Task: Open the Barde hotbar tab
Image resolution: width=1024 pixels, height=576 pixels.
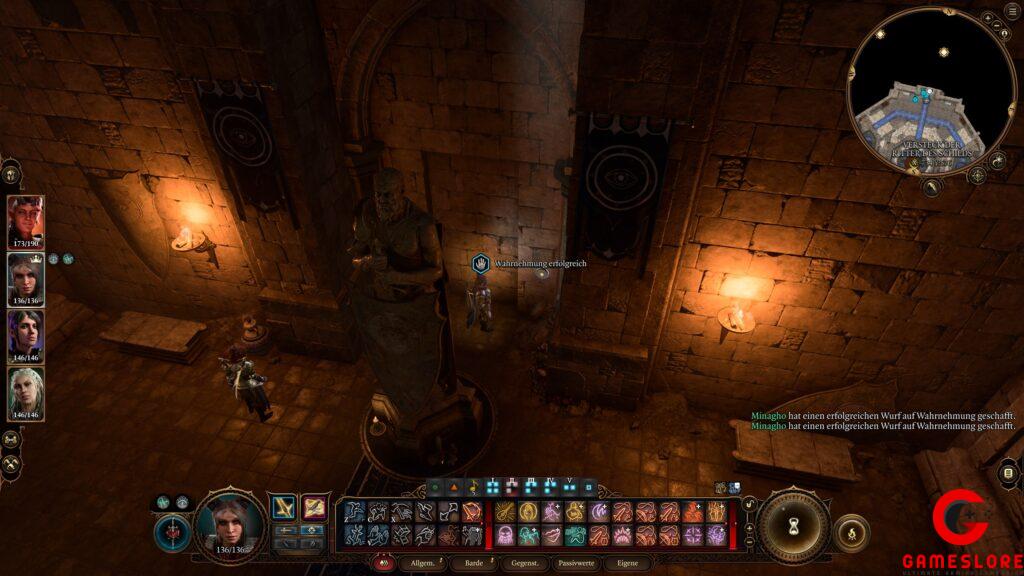Action: pyautogui.click(x=474, y=564)
